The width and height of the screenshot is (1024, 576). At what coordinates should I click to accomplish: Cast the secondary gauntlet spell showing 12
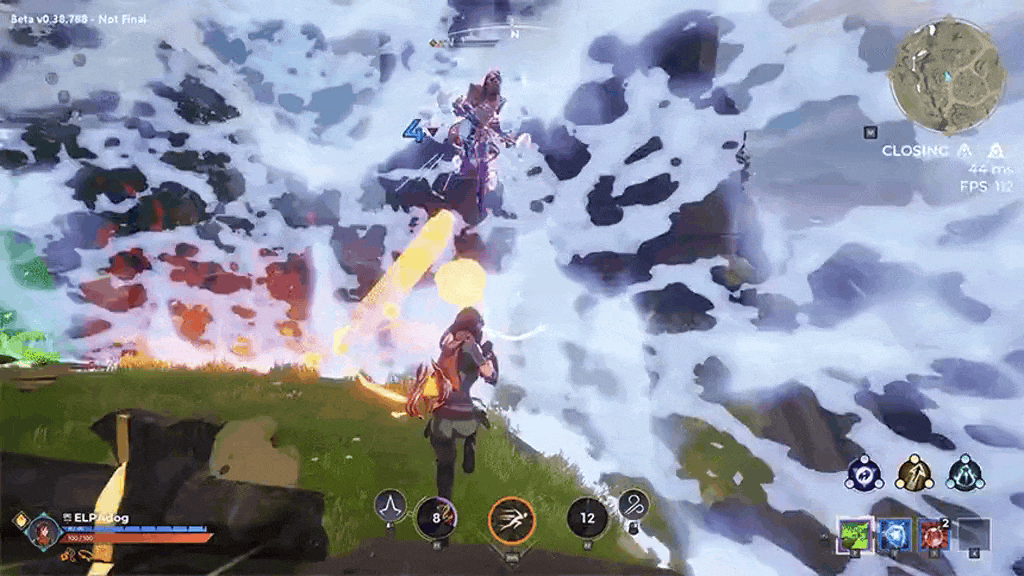[x=587, y=517]
